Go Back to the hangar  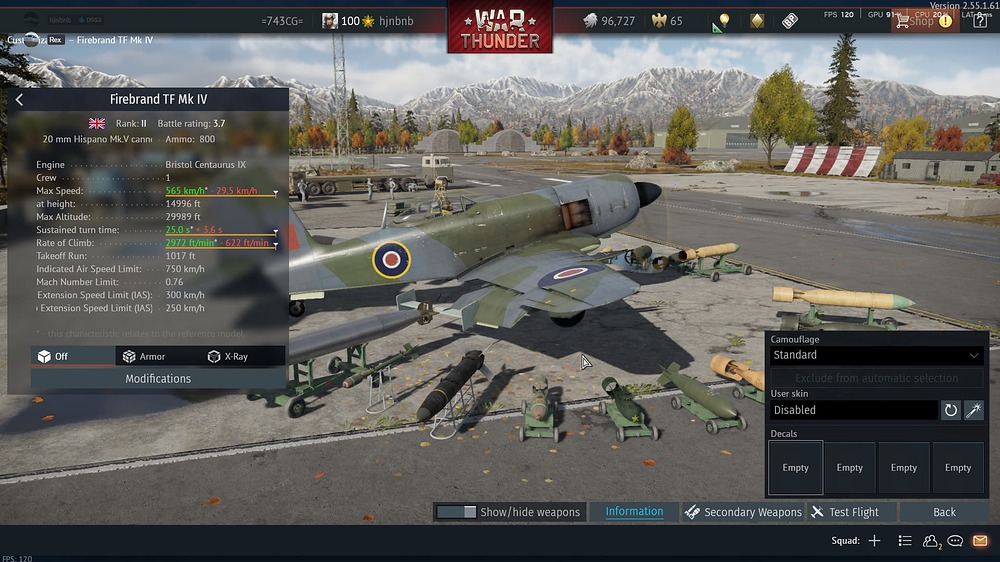pyautogui.click(x=944, y=512)
